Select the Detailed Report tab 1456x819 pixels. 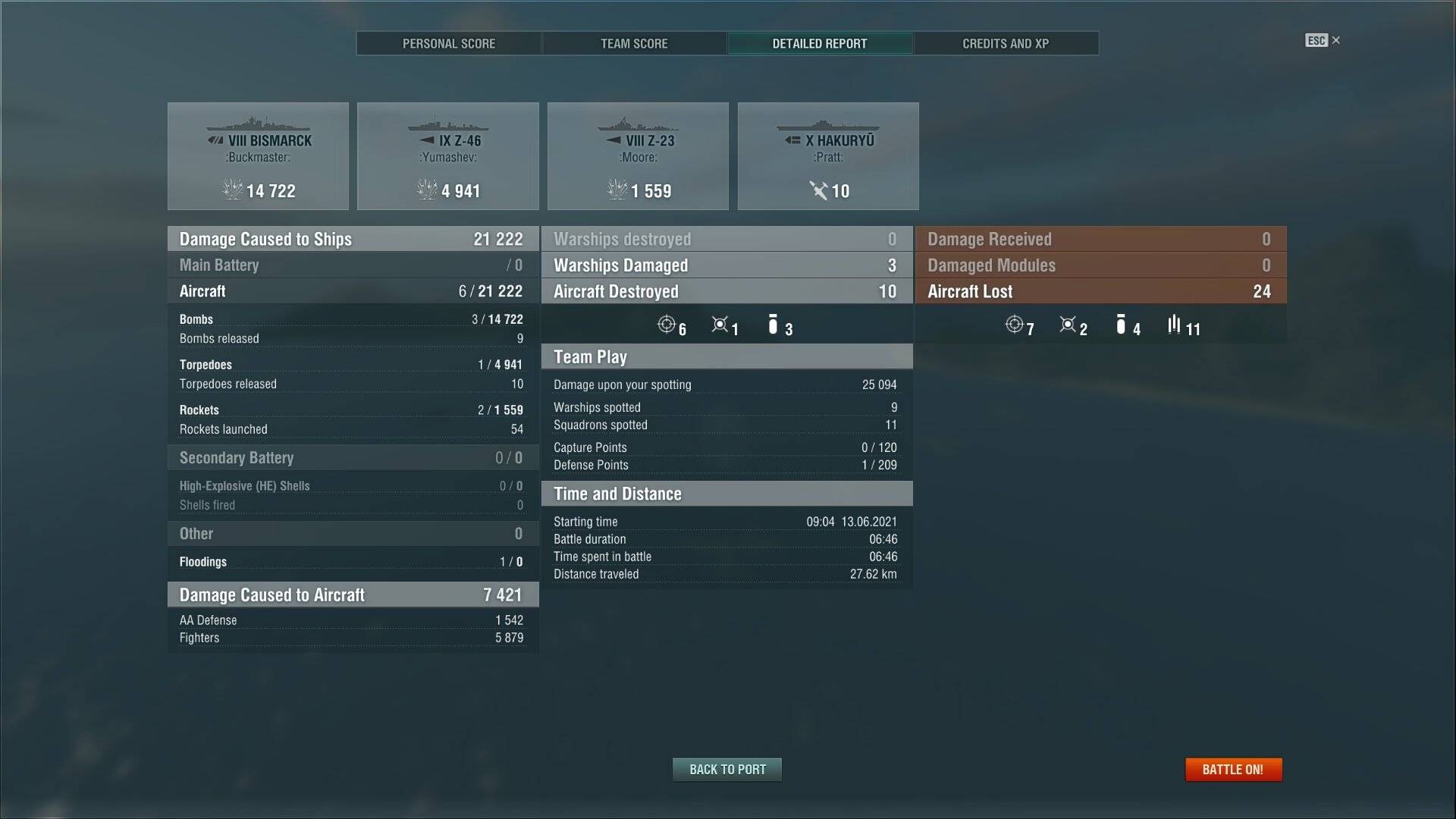820,43
